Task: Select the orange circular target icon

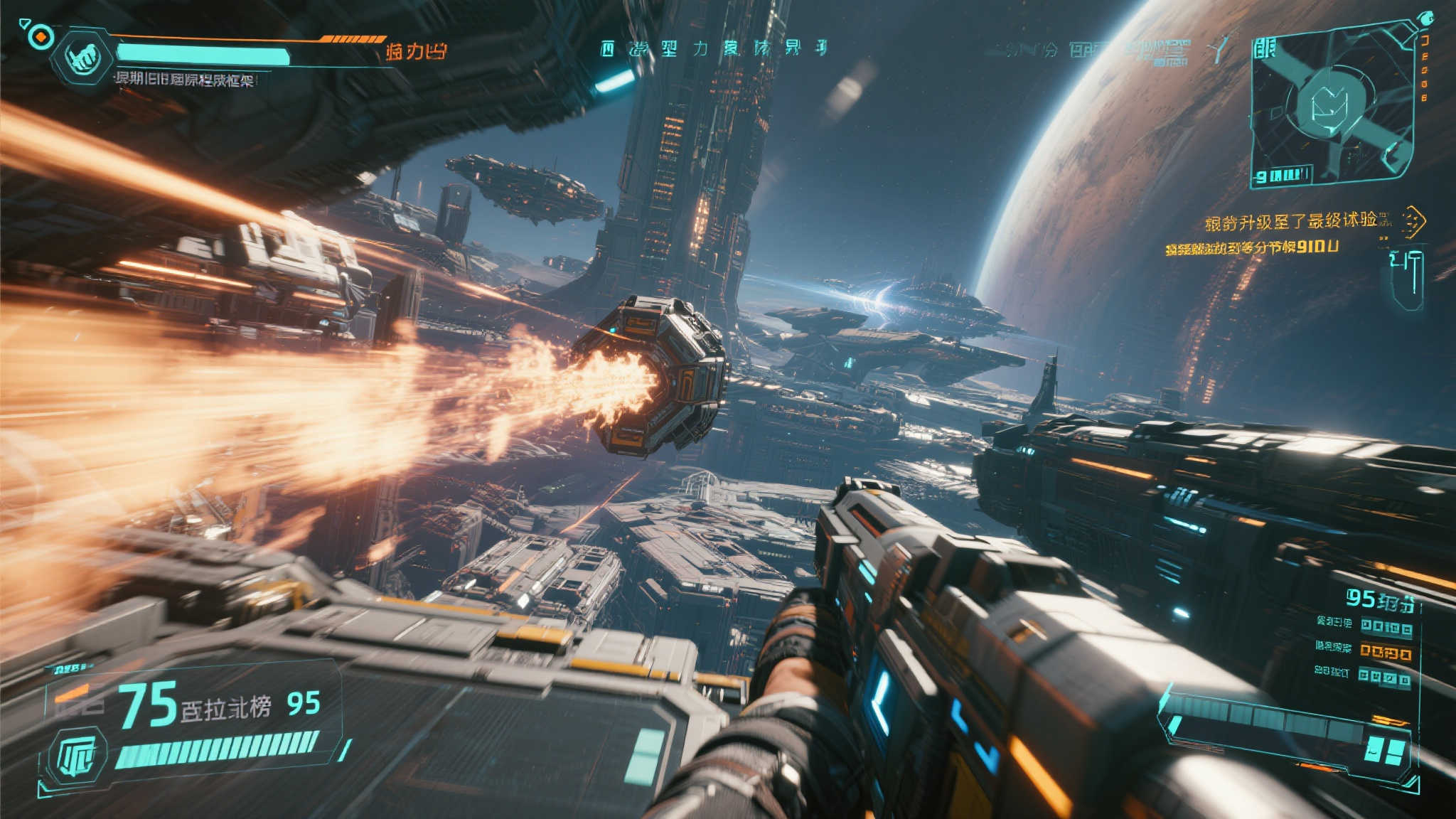Action: (x=42, y=36)
